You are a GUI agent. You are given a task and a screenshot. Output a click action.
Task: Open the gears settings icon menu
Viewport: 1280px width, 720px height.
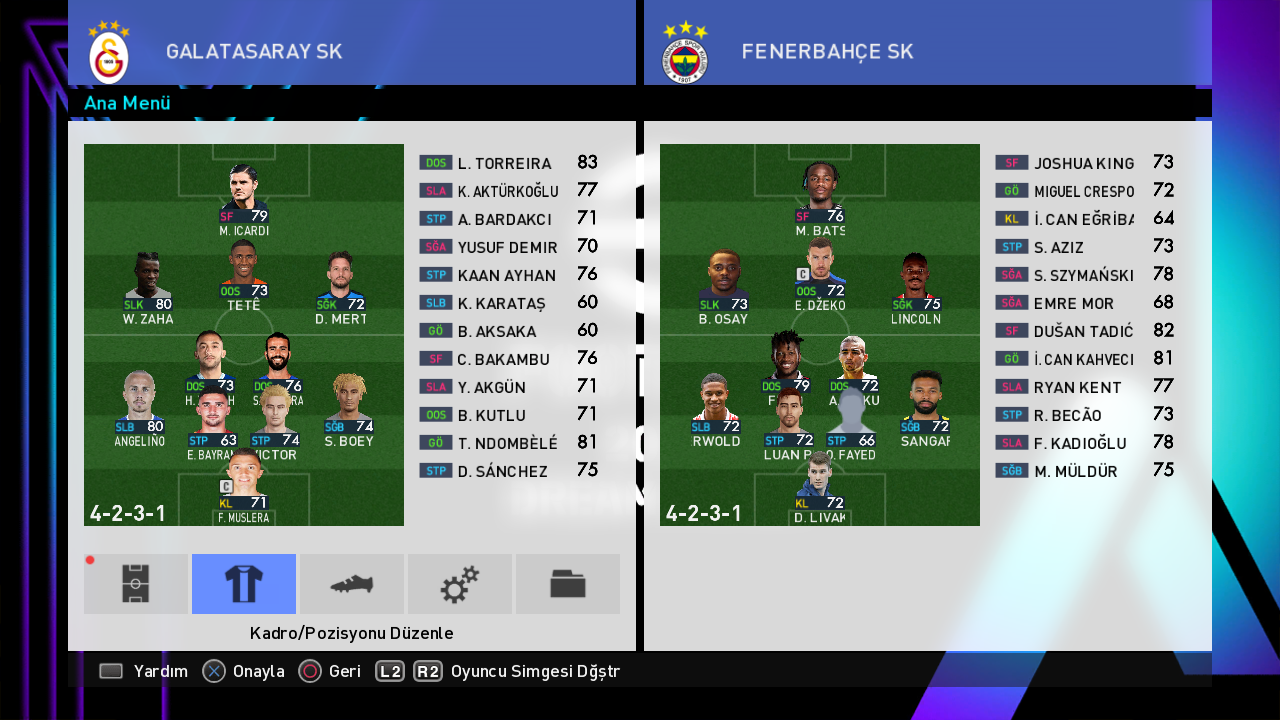click(x=460, y=584)
